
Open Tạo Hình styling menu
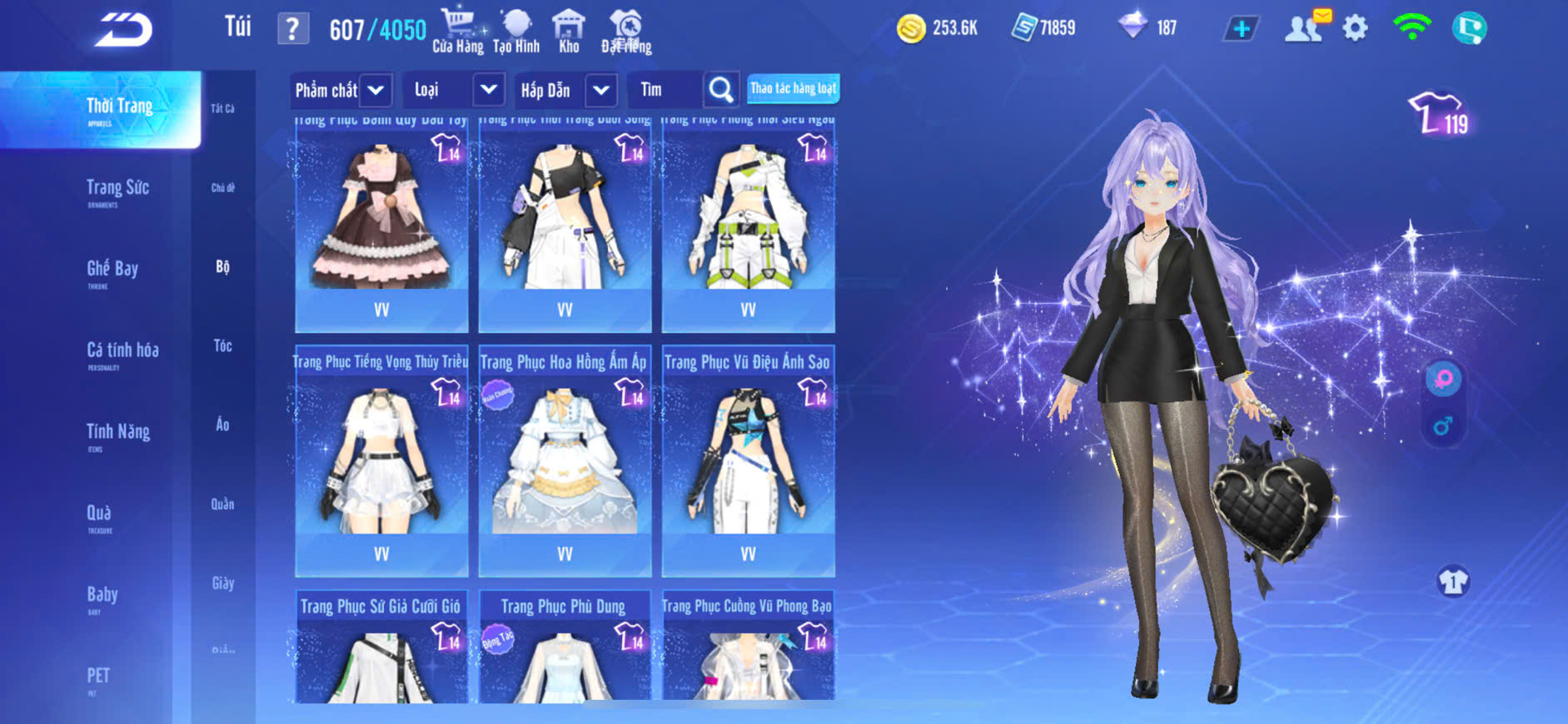point(516,32)
